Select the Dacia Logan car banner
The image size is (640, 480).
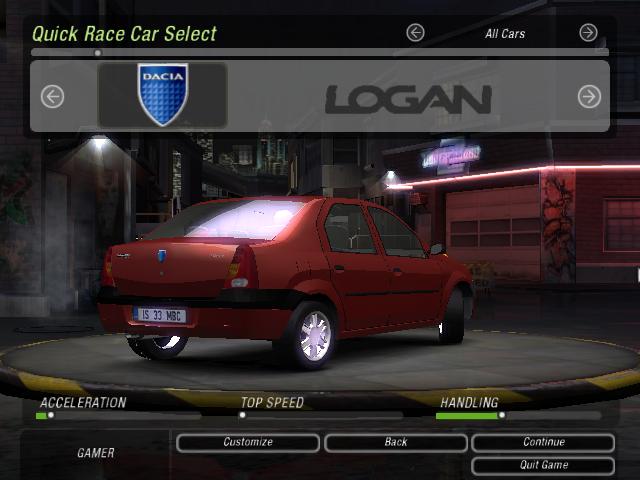click(x=320, y=96)
